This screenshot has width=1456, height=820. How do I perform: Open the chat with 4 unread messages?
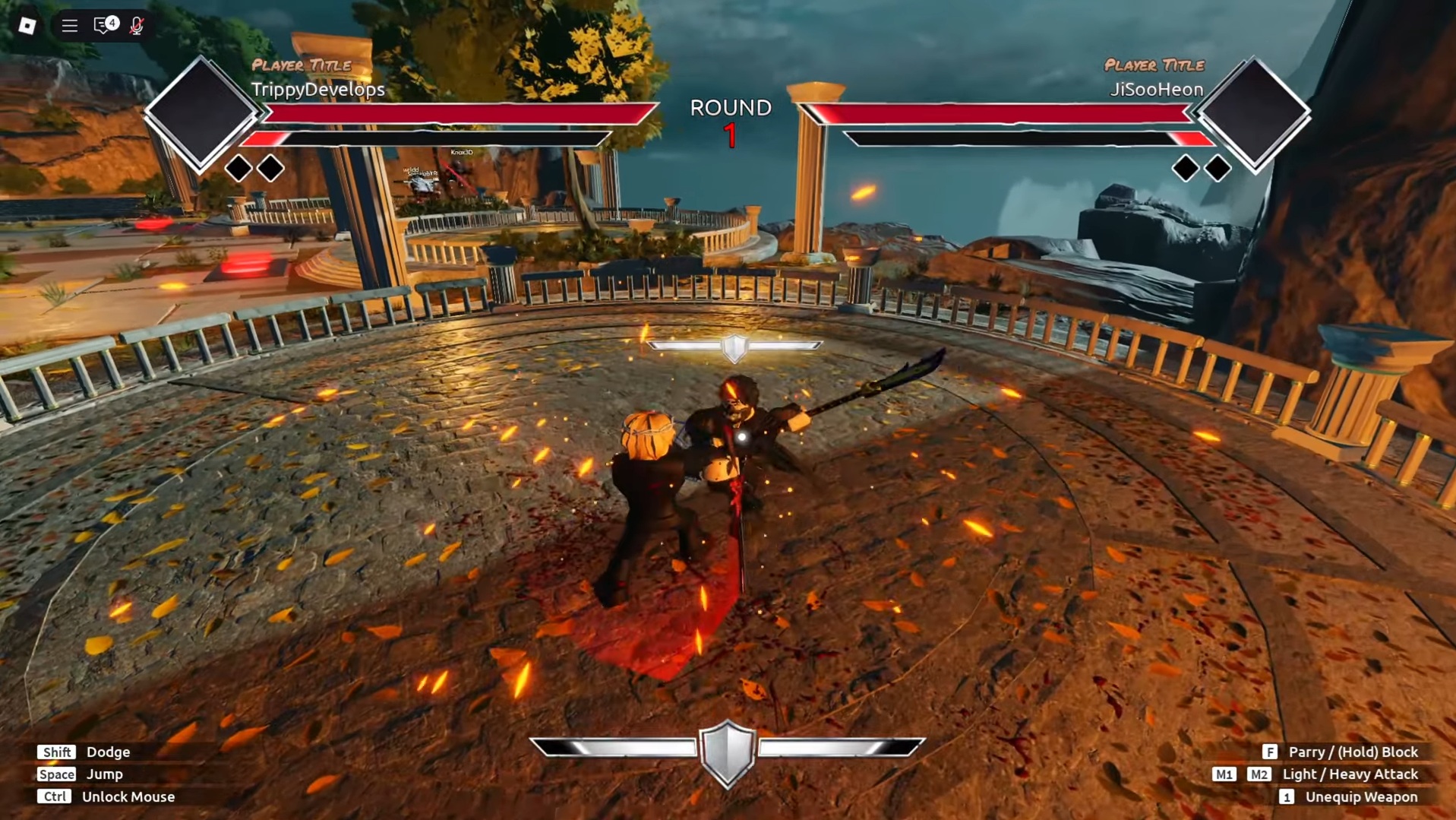click(x=104, y=25)
